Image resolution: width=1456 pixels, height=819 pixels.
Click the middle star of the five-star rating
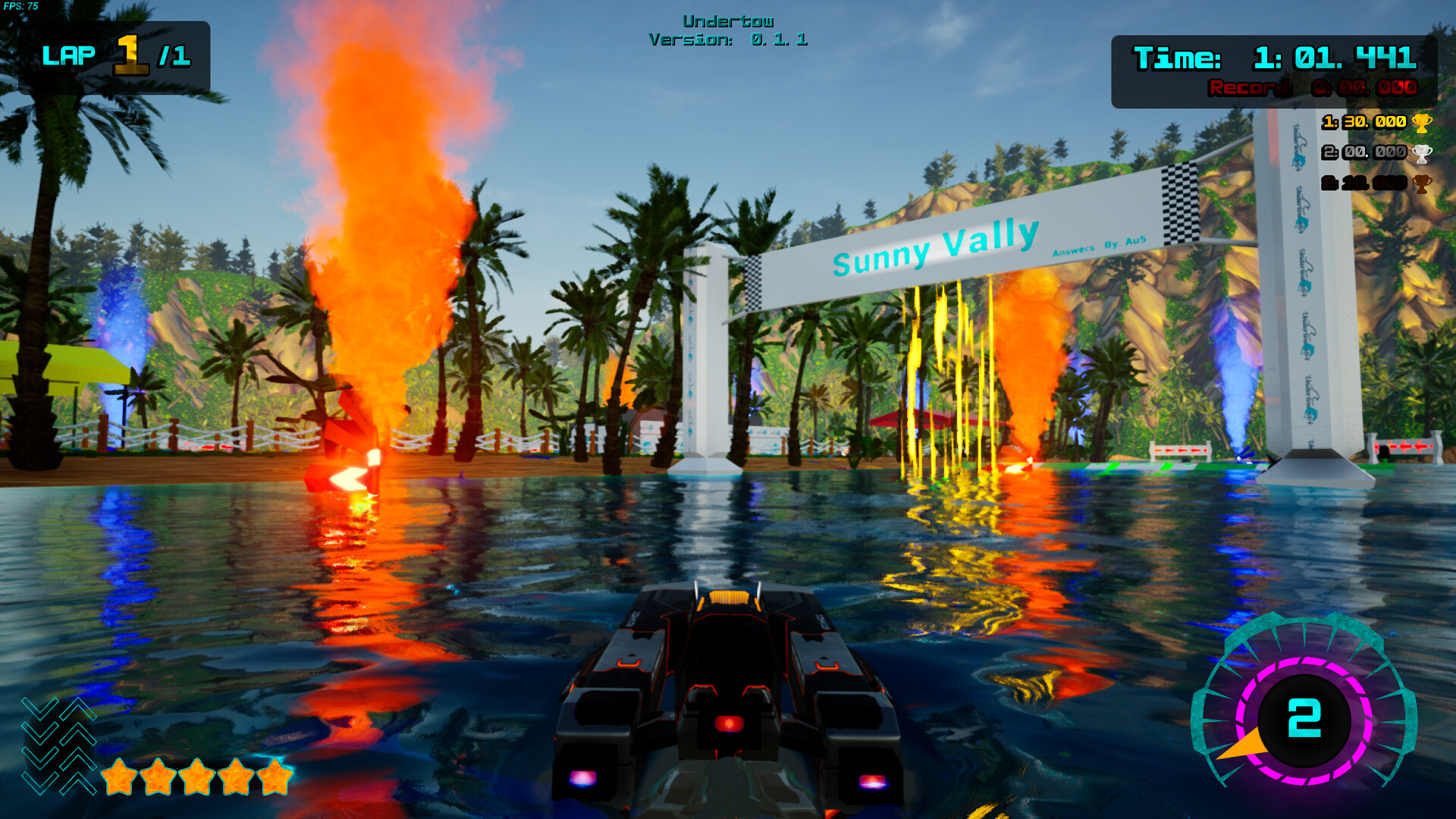pos(196,777)
